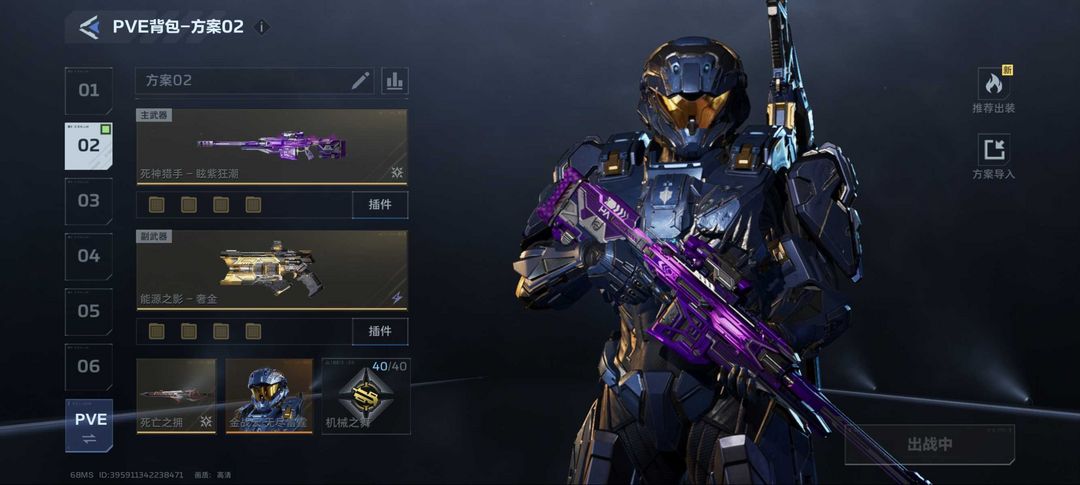Viewport: 1080px width, 485px height.
Task: Click the 方案导入 import button
Action: click(993, 157)
